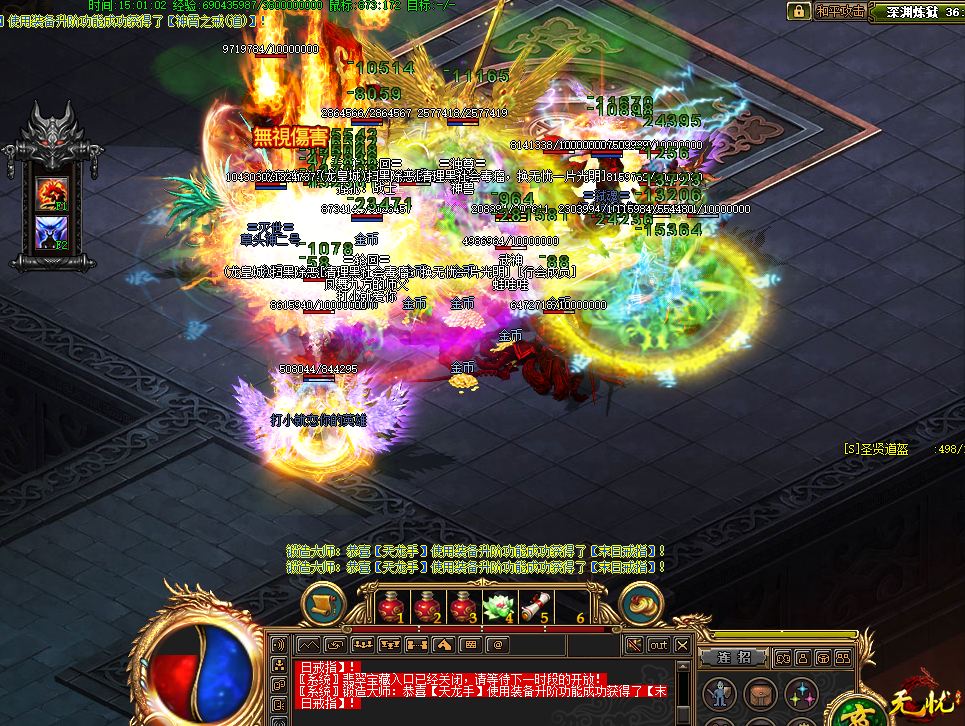Toggle the 和平攻击 attack mode button
This screenshot has height=726, width=965.
839,11
